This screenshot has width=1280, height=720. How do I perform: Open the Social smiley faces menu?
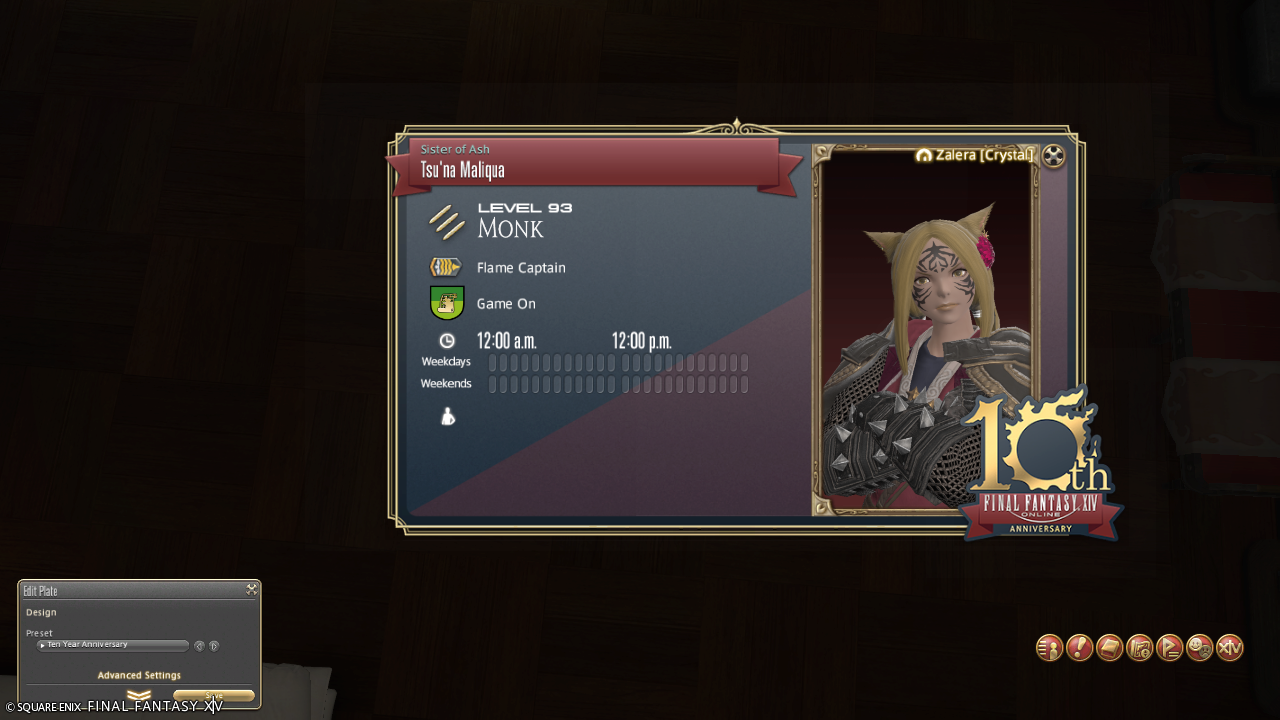[1199, 648]
